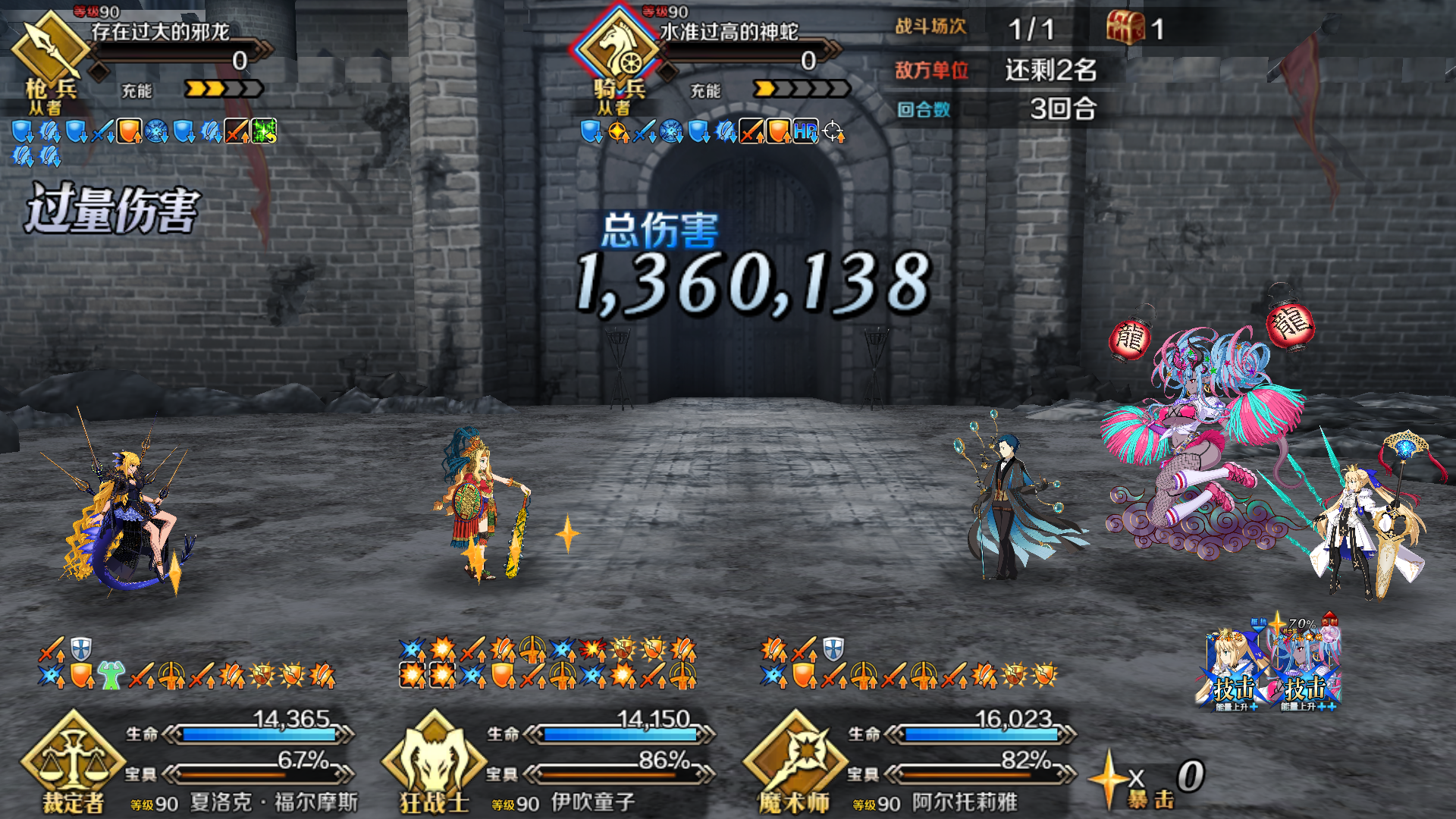
Task: Click the 70% hit chance label above the command card
Action: coord(1301,622)
